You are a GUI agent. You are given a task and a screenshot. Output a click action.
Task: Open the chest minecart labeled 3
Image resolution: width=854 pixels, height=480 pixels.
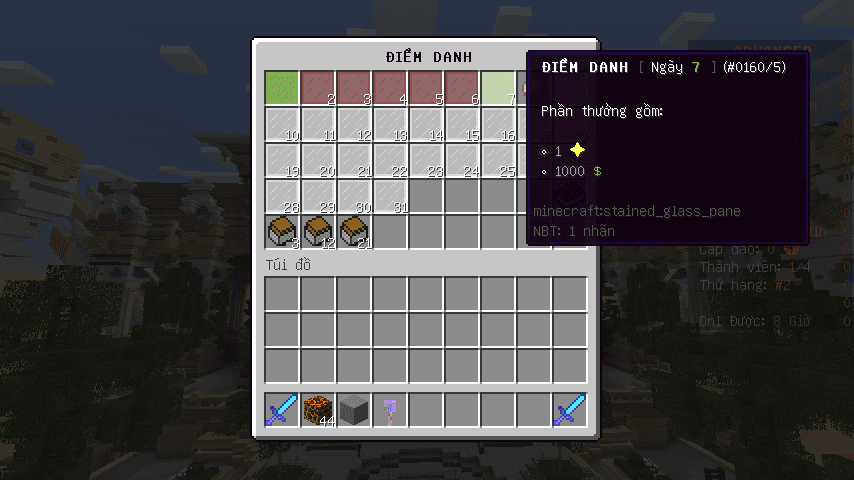pyautogui.click(x=282, y=232)
